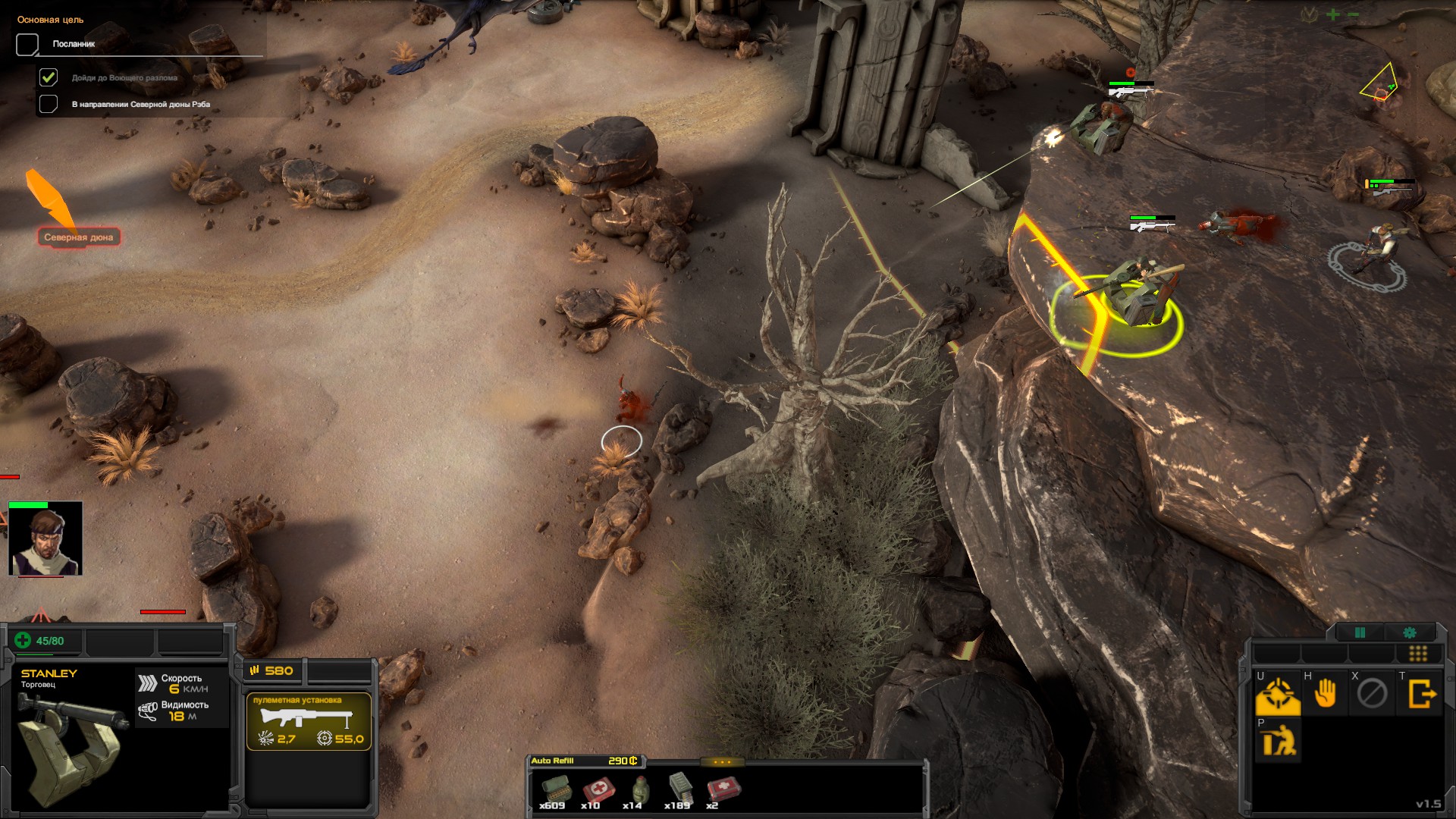Select the machine gun turret weapon panel
Viewport: 1456px width, 819px height.
309,721
